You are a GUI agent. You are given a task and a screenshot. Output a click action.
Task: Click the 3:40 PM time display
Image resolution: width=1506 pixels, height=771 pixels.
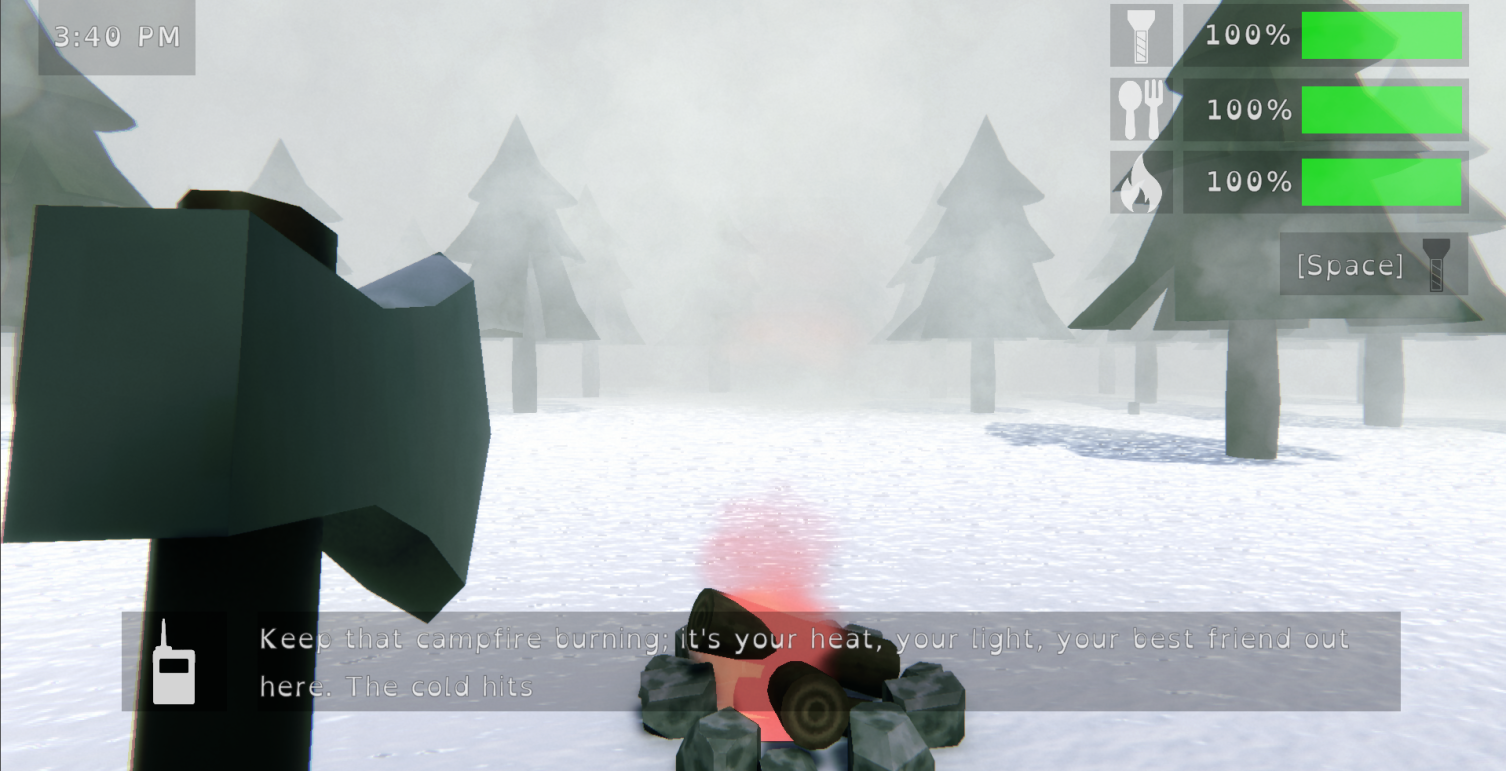[x=116, y=36]
